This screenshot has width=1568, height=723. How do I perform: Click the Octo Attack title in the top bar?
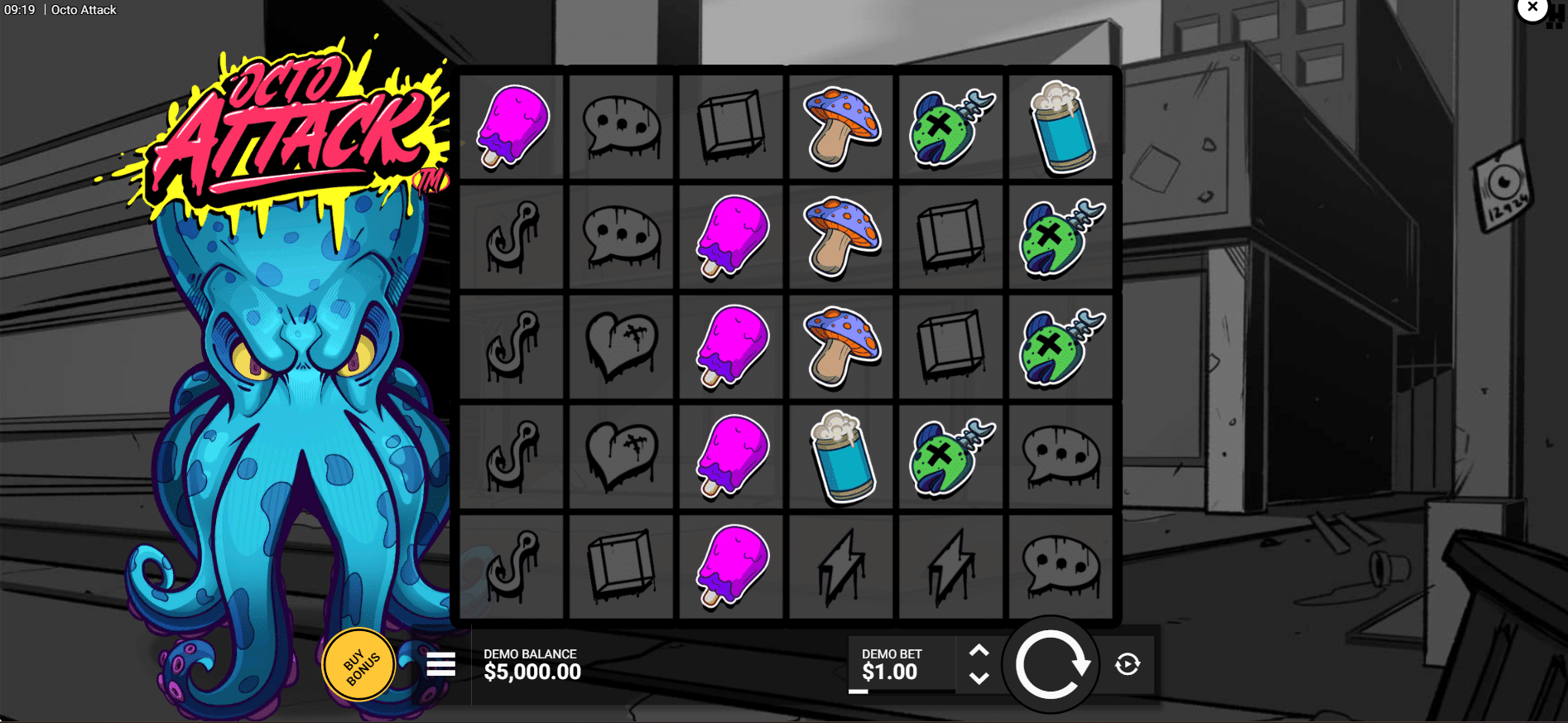pyautogui.click(x=83, y=9)
